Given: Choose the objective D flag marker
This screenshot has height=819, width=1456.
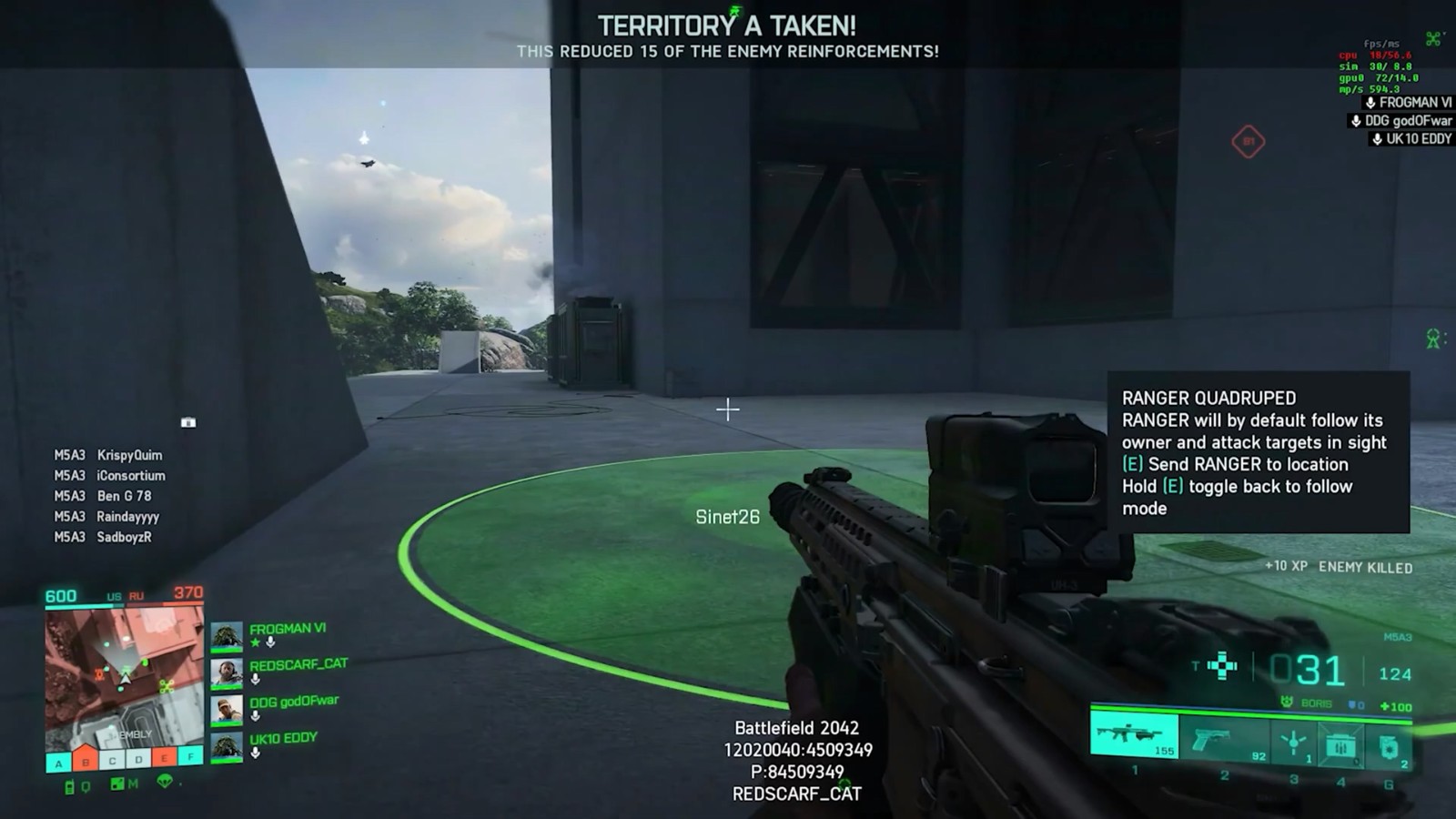Looking at the screenshot, I should click(138, 759).
